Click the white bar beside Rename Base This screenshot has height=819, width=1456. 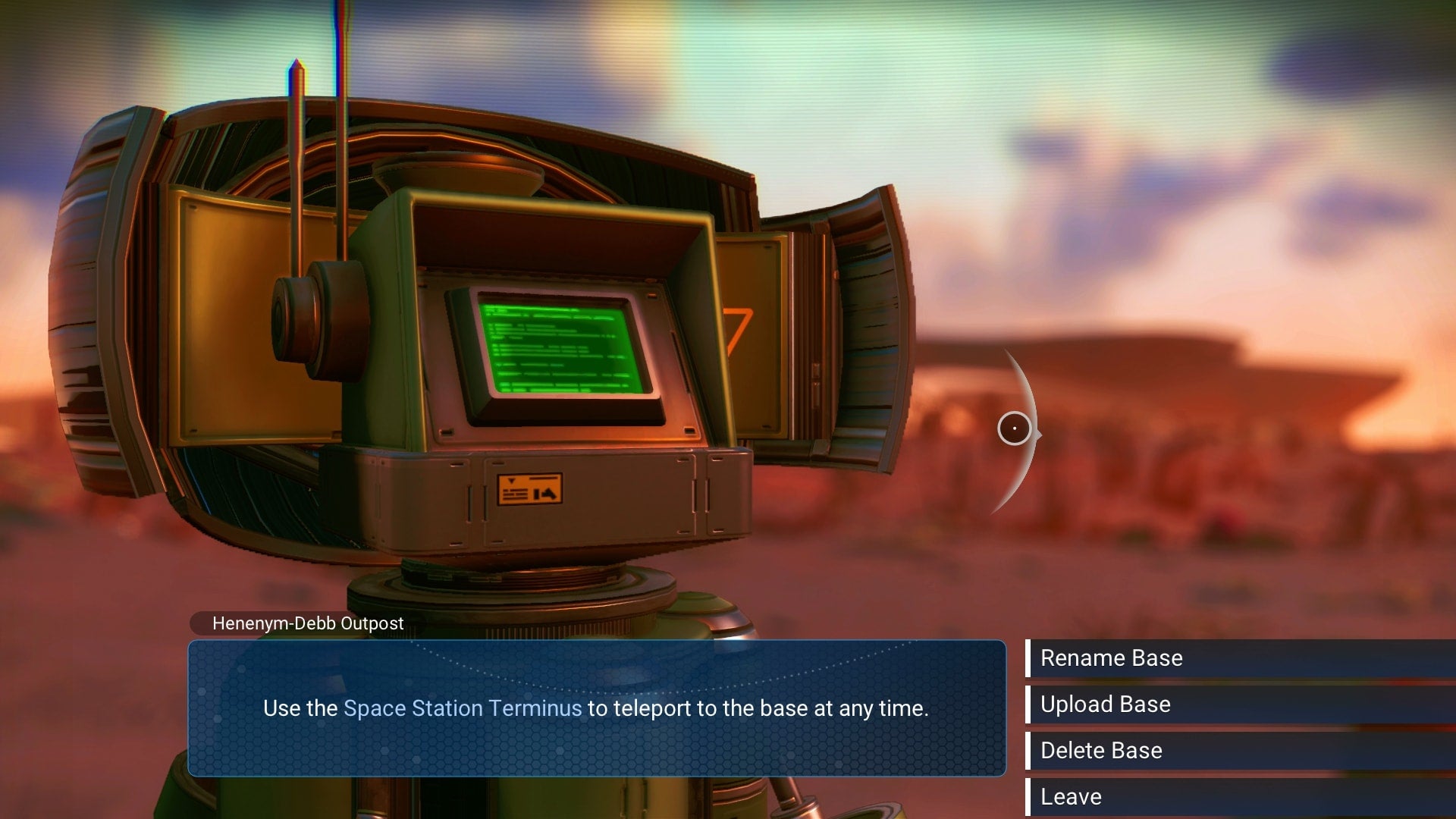1030,658
